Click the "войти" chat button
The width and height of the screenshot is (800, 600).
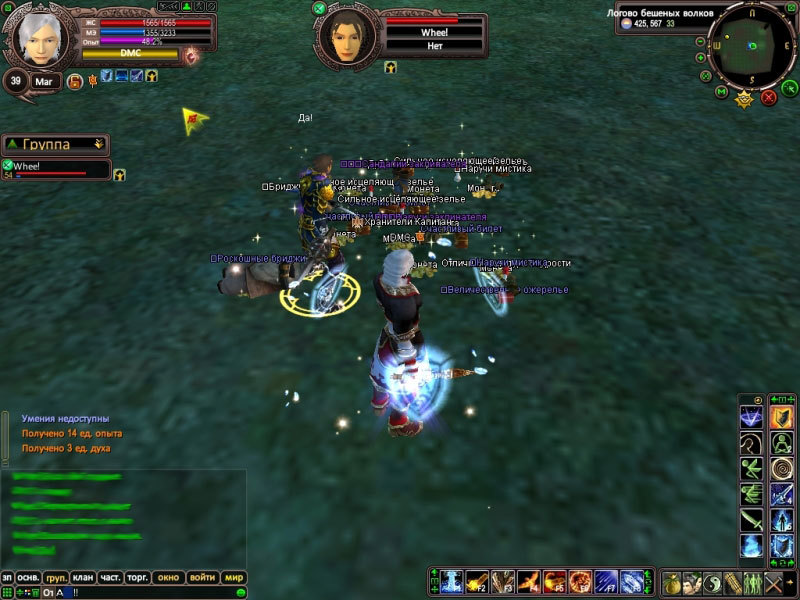[201, 578]
